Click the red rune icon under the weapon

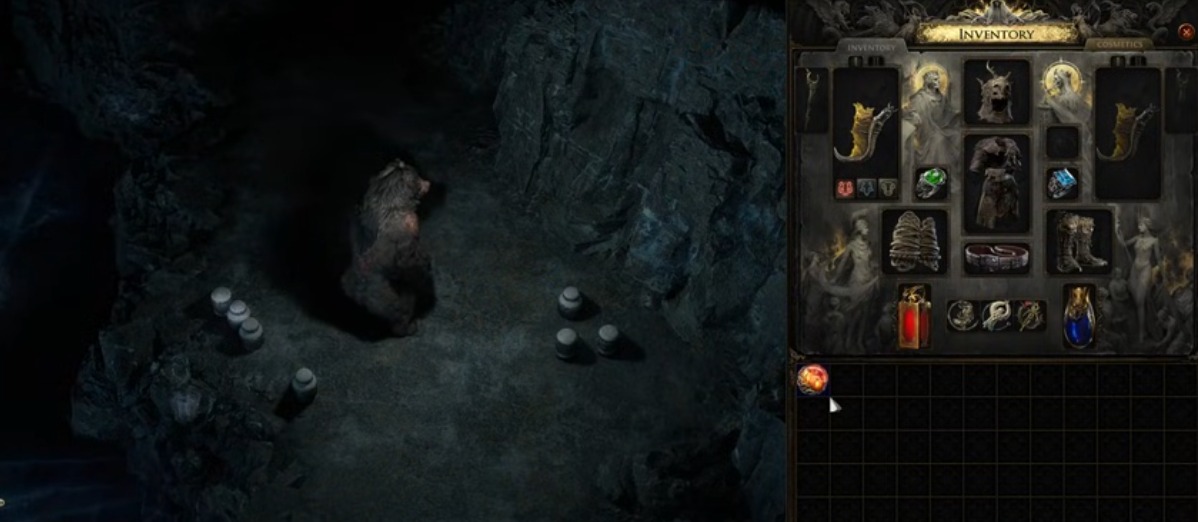[843, 187]
